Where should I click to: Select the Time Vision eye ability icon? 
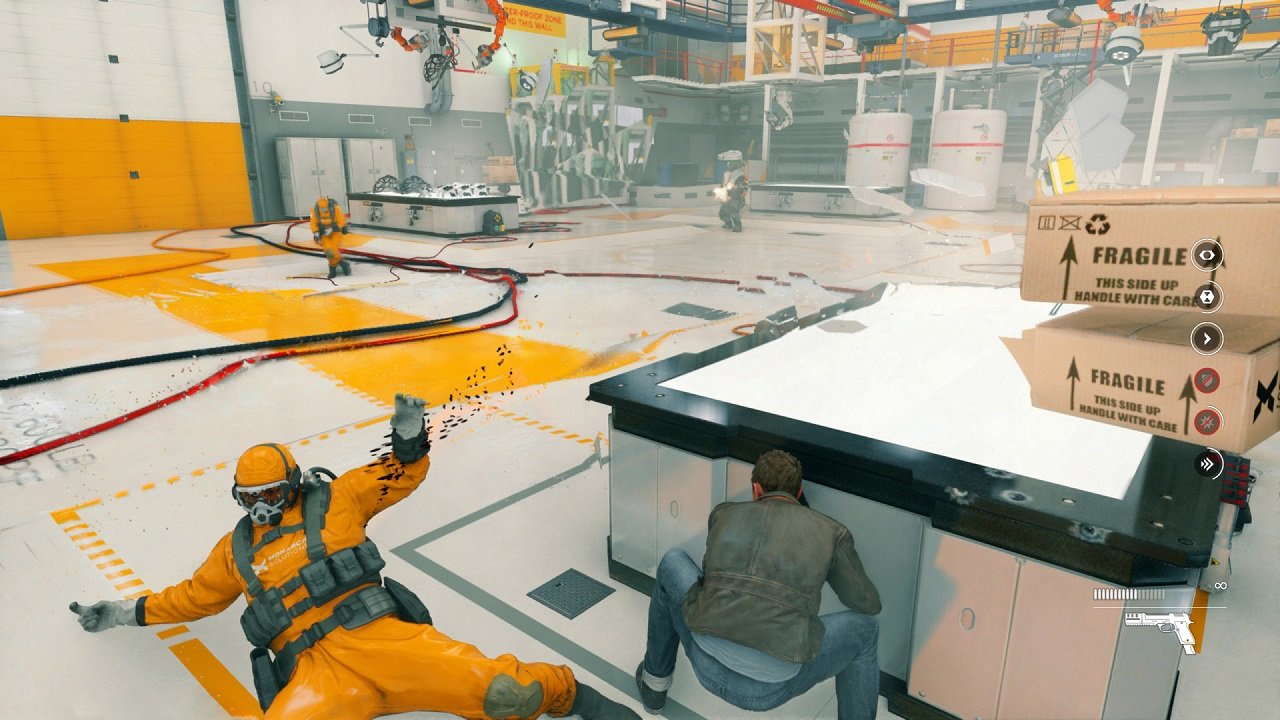coord(1208,254)
